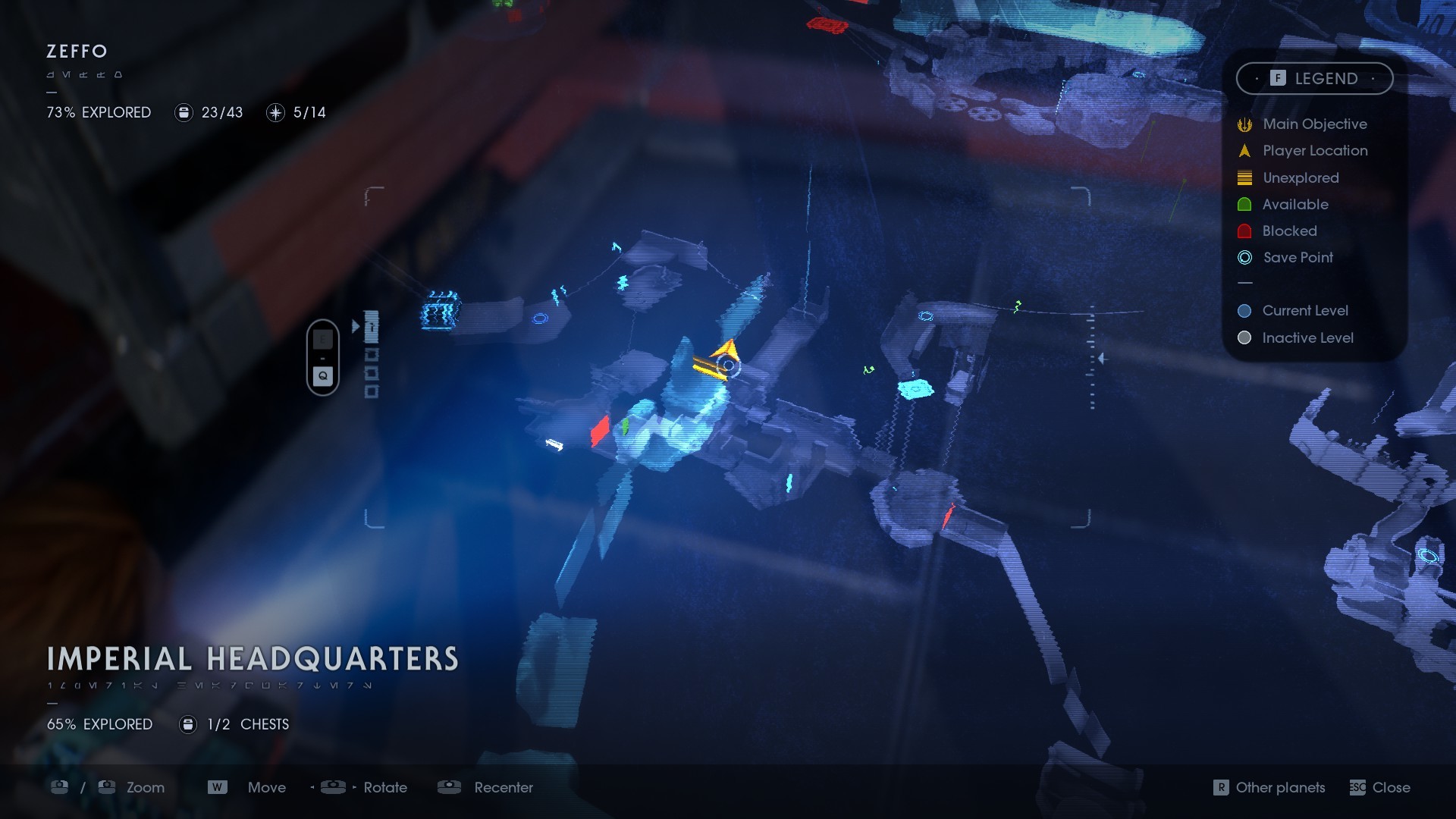
Task: Click the Current Level legend entry
Action: (x=1304, y=311)
